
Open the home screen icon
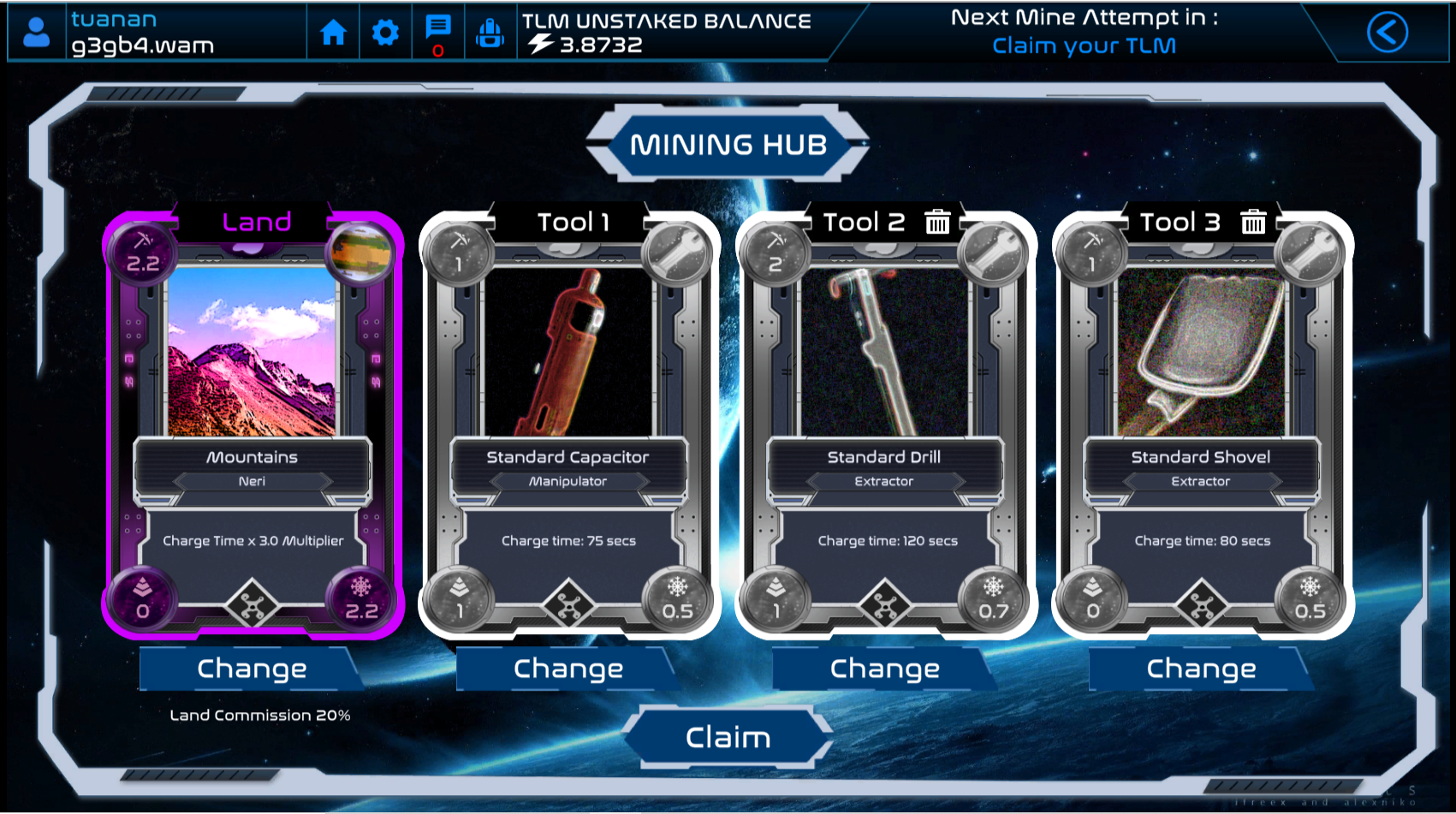[x=333, y=33]
